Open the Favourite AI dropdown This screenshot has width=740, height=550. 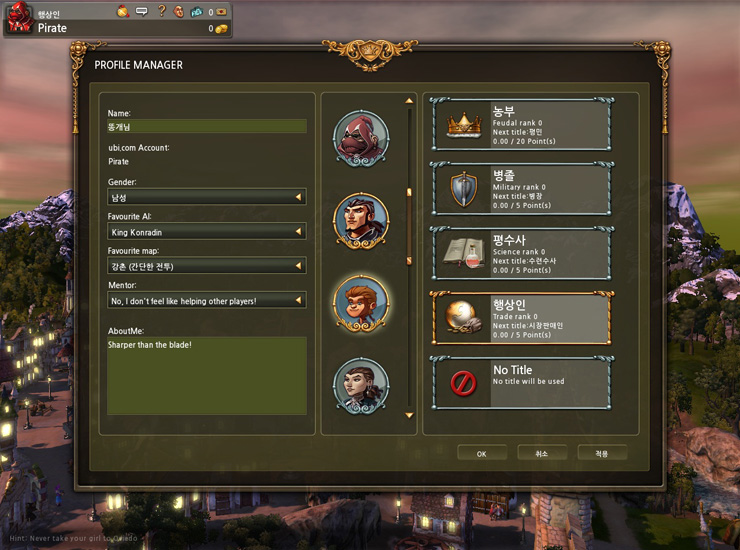coord(207,232)
